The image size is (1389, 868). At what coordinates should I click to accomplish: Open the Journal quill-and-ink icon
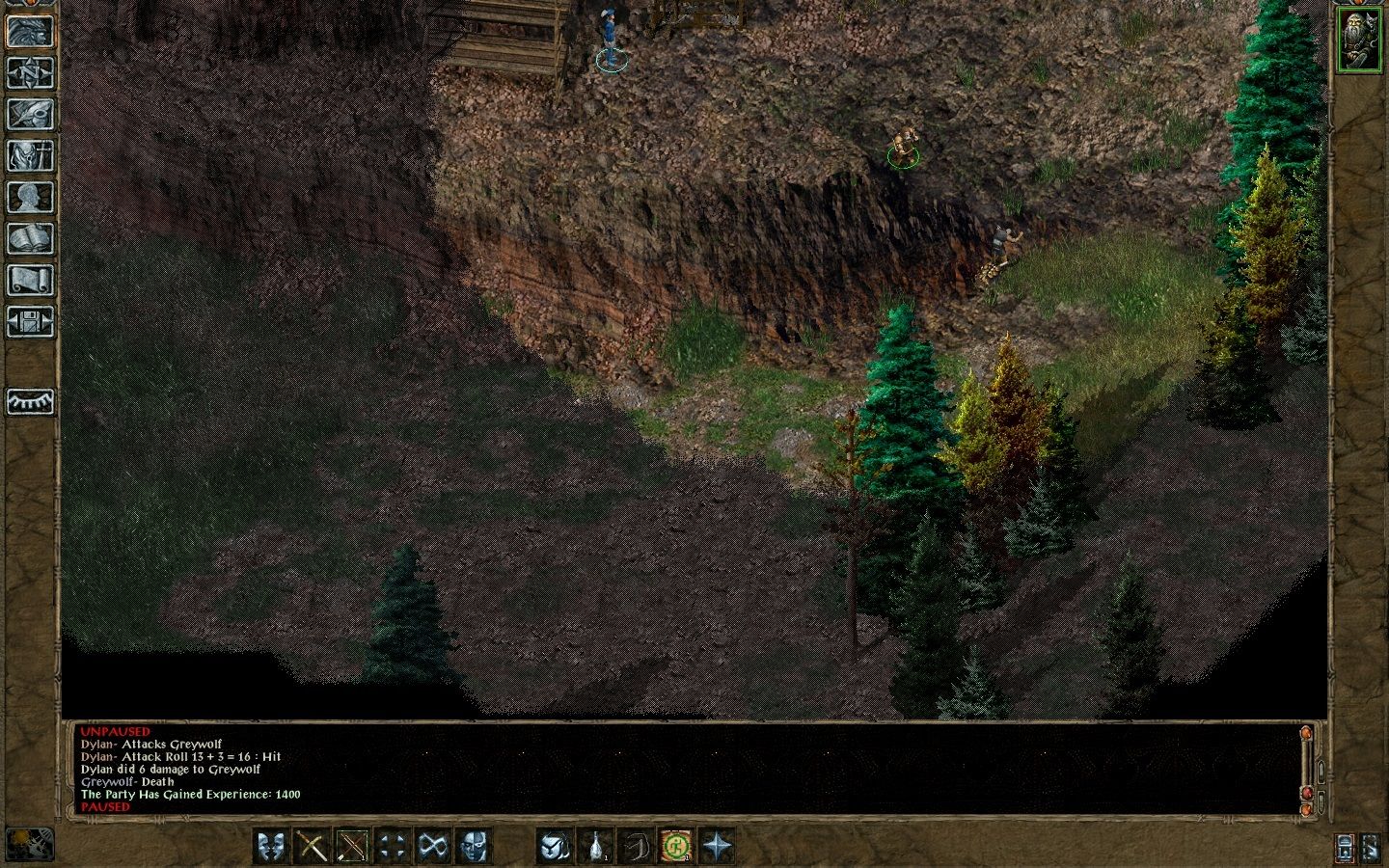[30, 111]
